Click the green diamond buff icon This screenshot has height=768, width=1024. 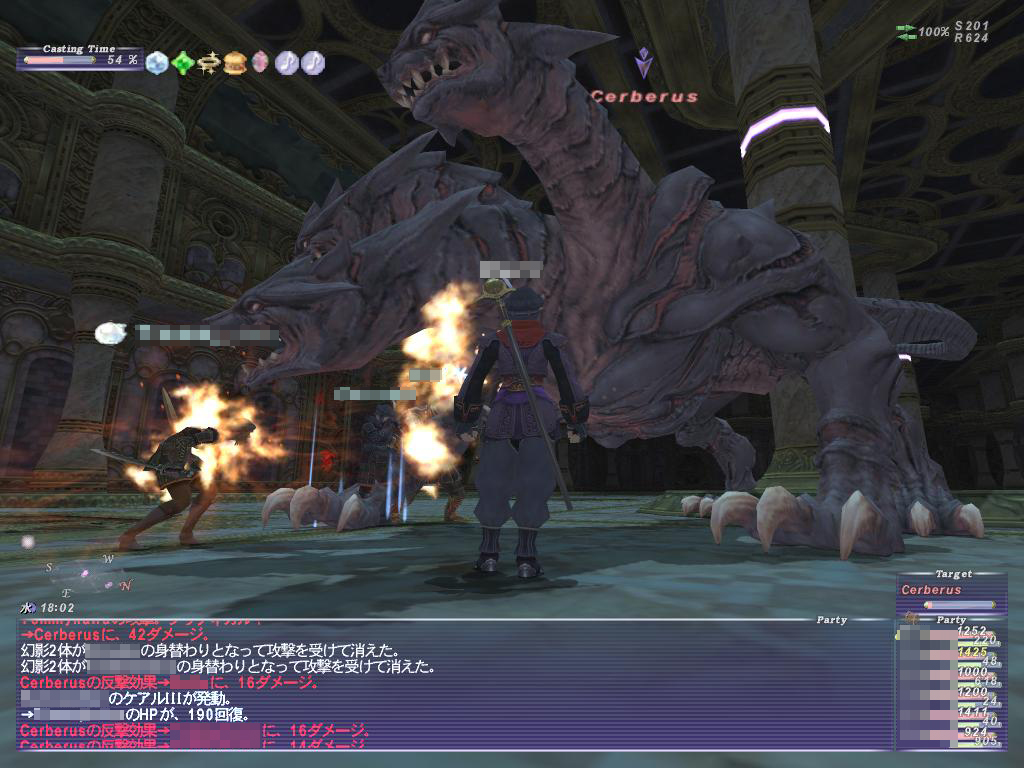(x=183, y=62)
